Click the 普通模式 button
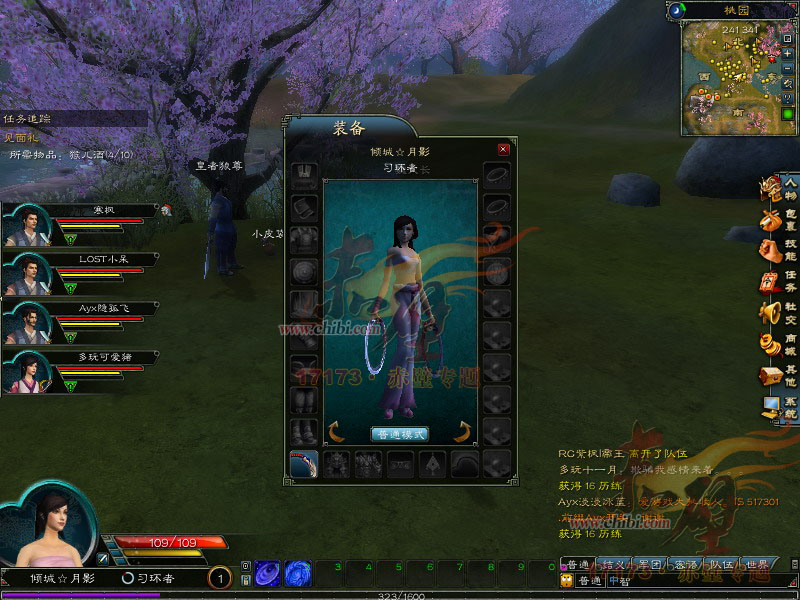800x600 pixels. click(399, 434)
